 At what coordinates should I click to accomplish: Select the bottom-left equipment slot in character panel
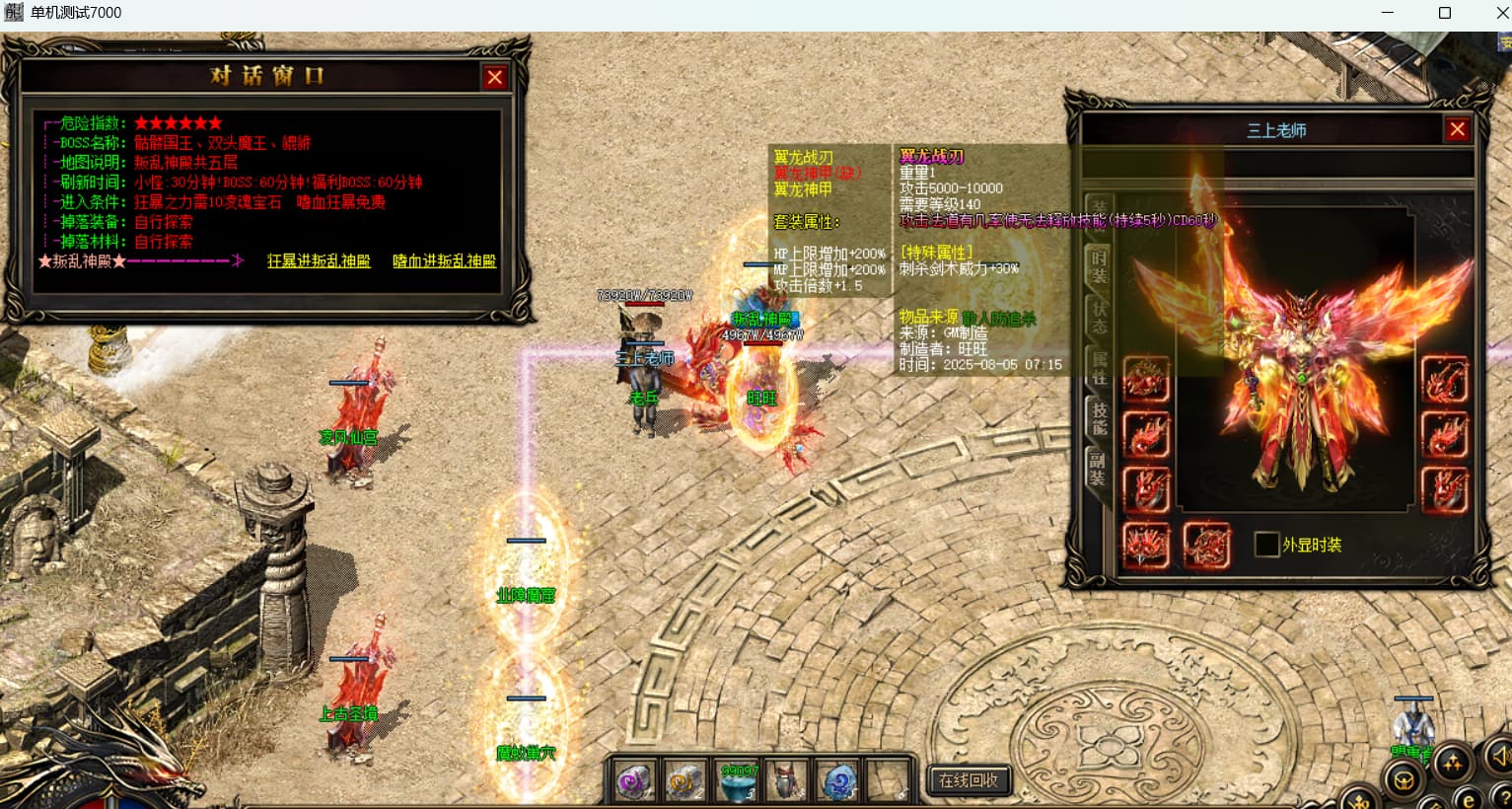click(x=1146, y=545)
